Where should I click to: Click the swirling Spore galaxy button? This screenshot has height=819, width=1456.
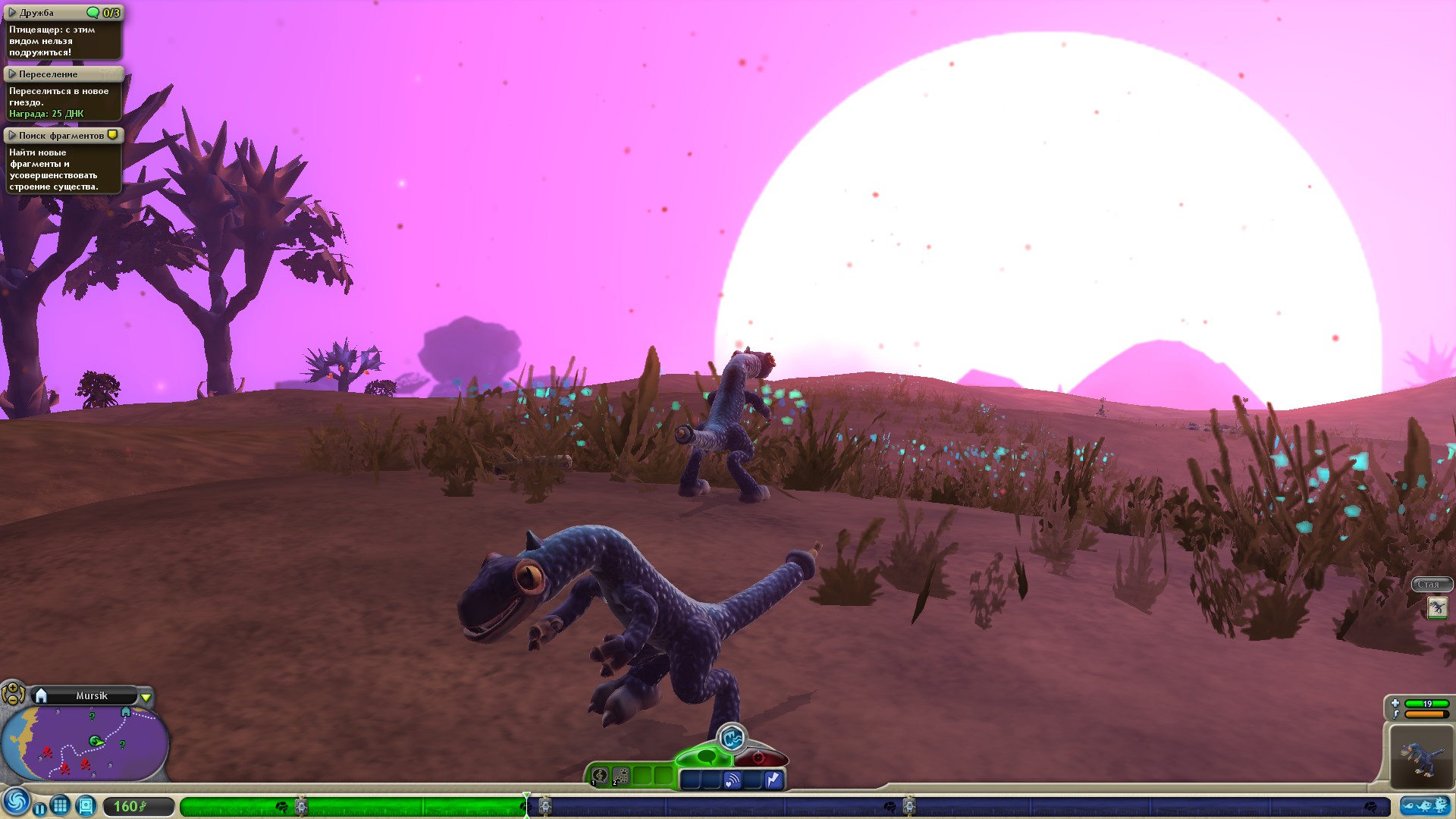[x=17, y=804]
